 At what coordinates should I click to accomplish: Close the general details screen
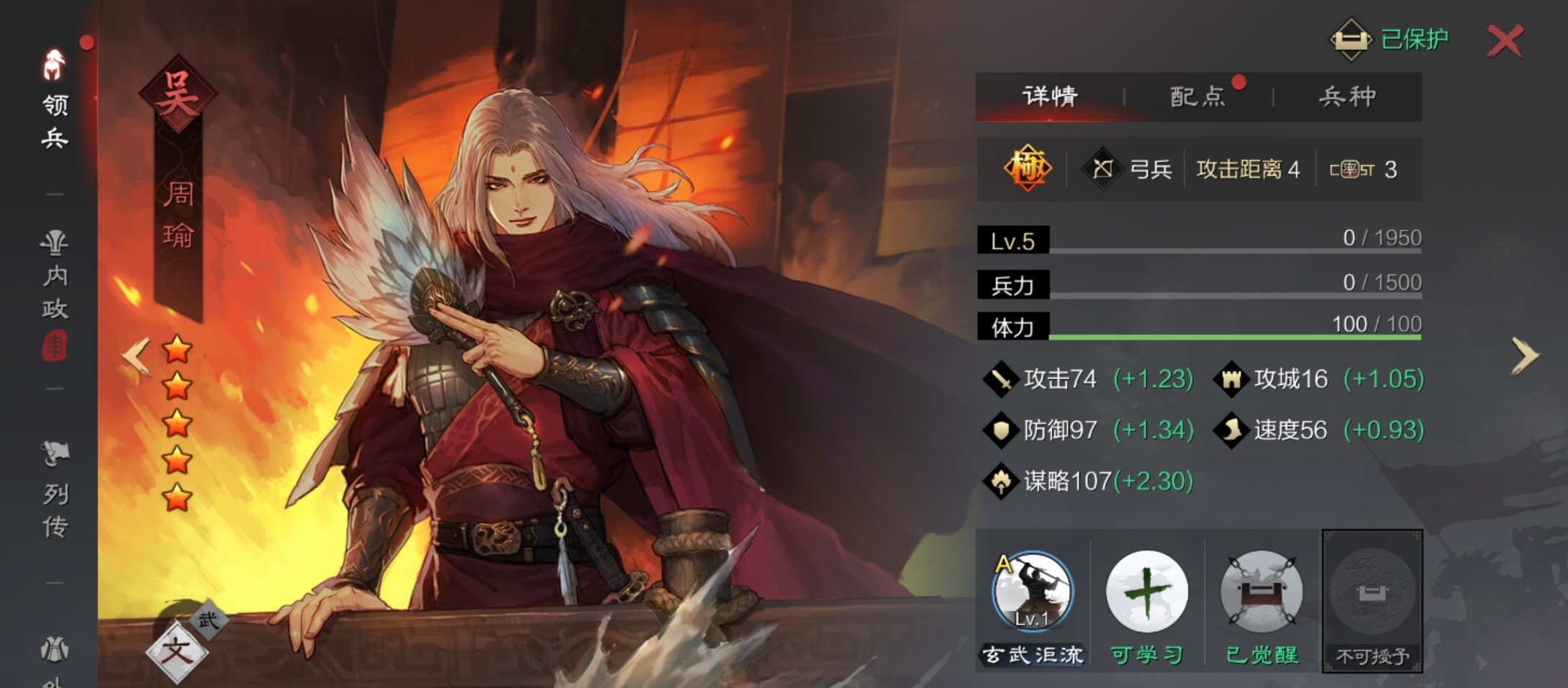[1505, 41]
